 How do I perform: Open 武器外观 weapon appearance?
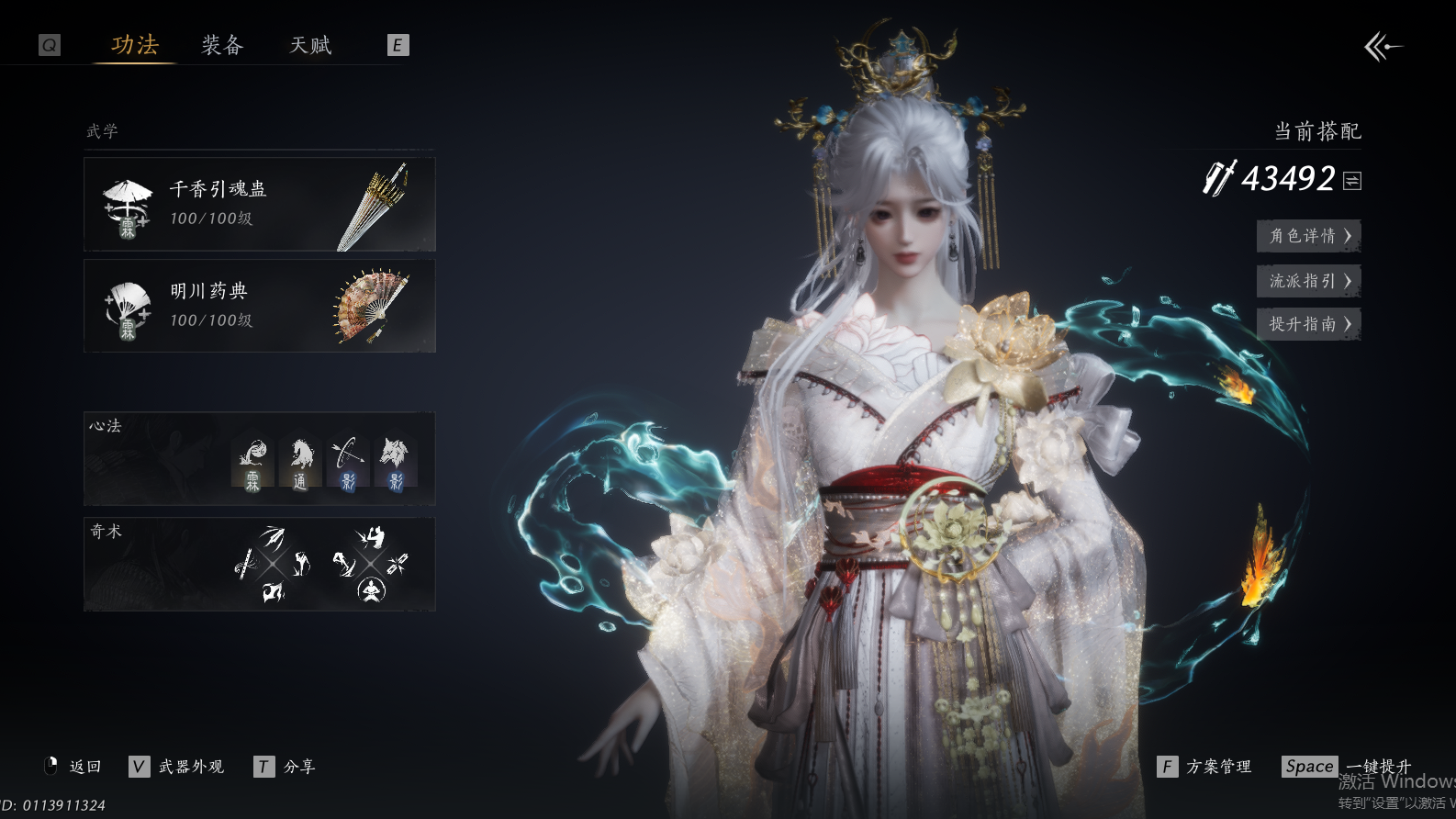[x=178, y=767]
